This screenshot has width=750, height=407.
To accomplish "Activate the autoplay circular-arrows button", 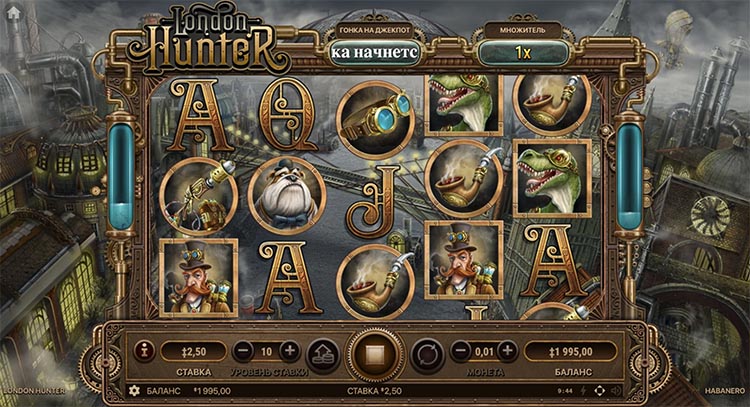I will point(428,354).
